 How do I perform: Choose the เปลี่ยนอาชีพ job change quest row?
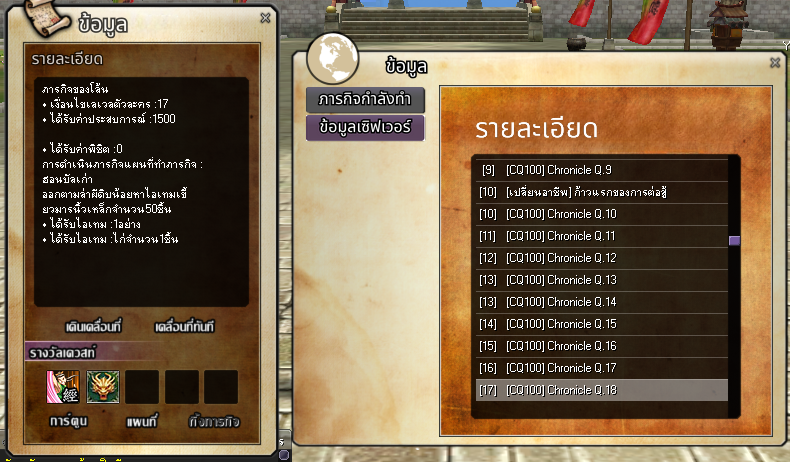click(600, 191)
